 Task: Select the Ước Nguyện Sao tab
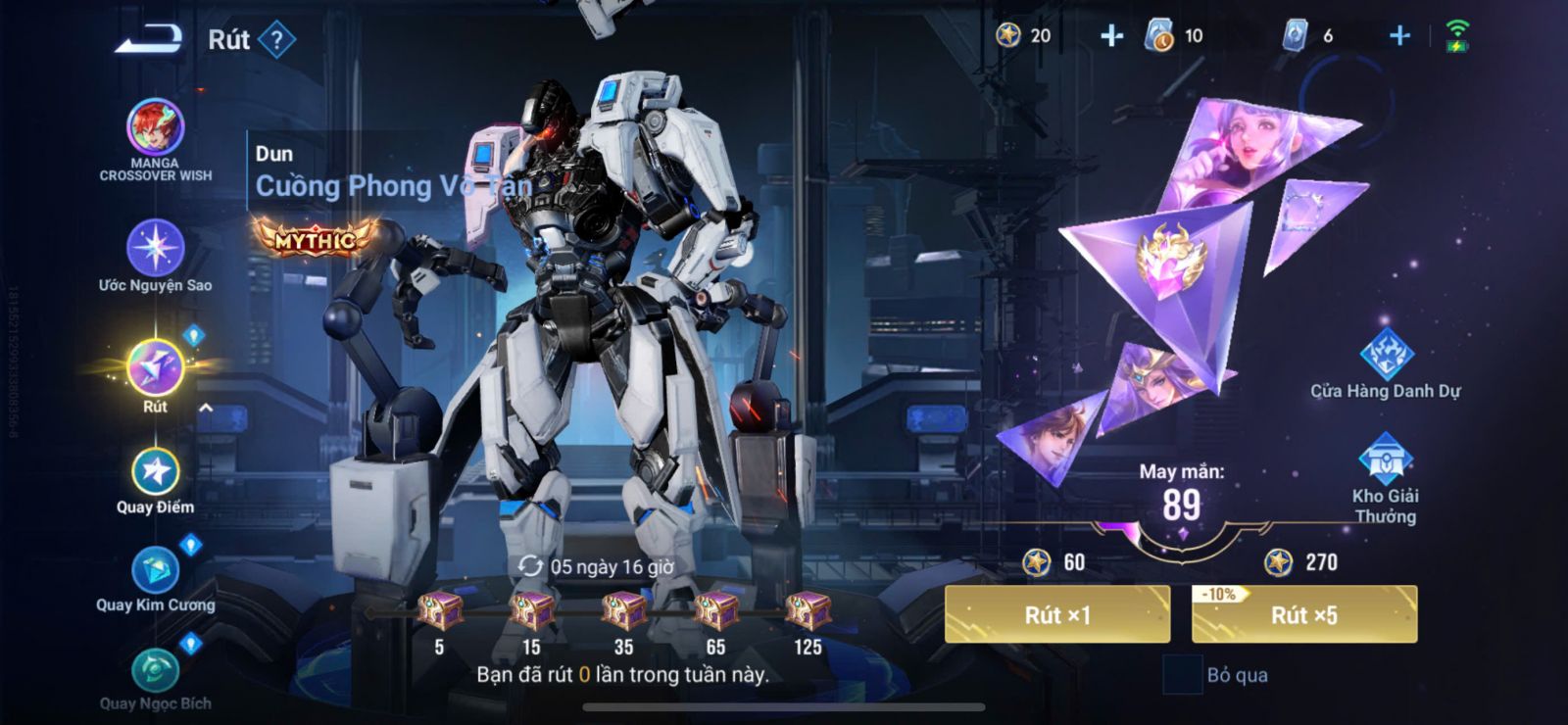pos(155,249)
